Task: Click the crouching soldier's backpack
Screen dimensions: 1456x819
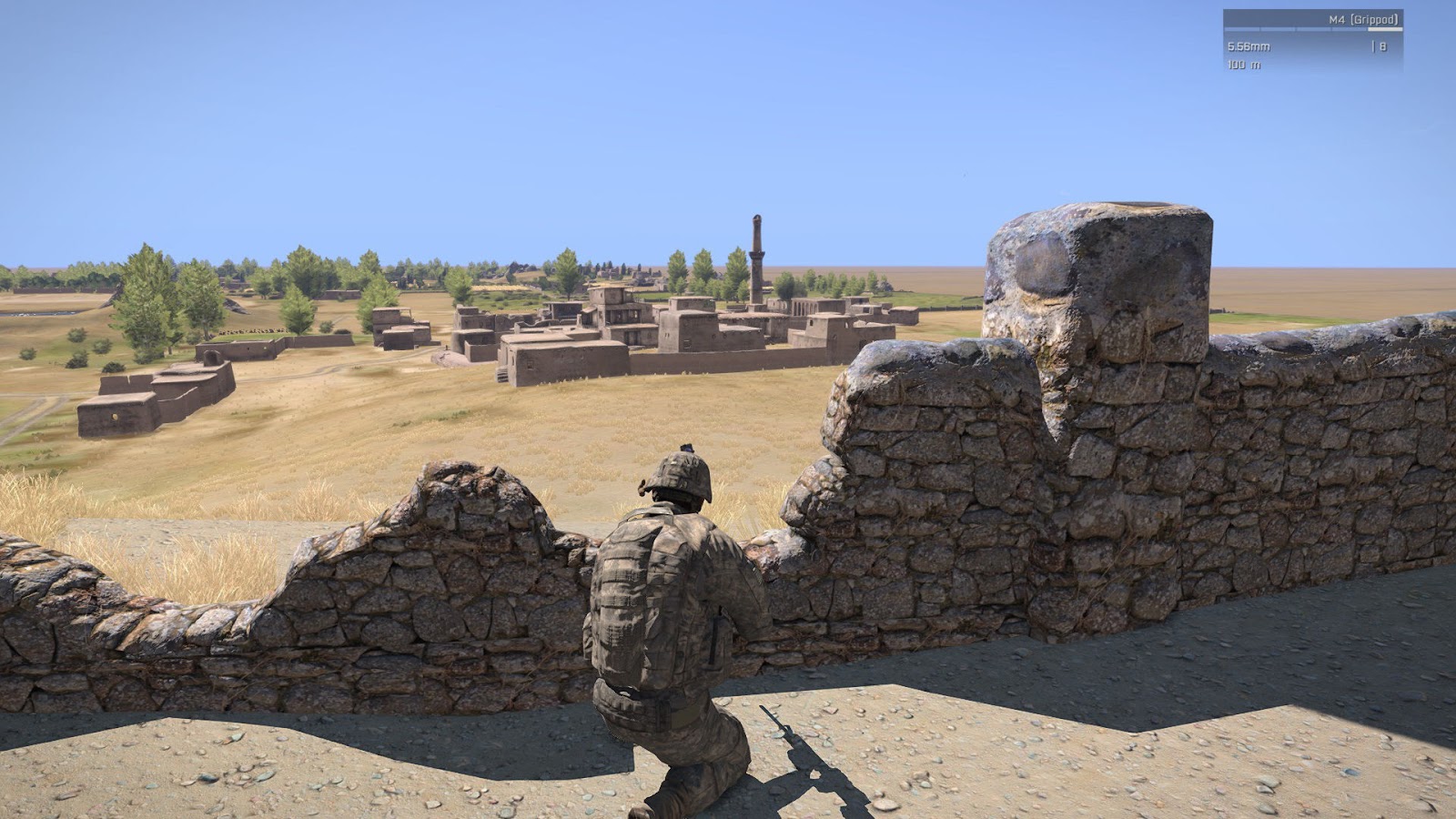Action: [637, 601]
